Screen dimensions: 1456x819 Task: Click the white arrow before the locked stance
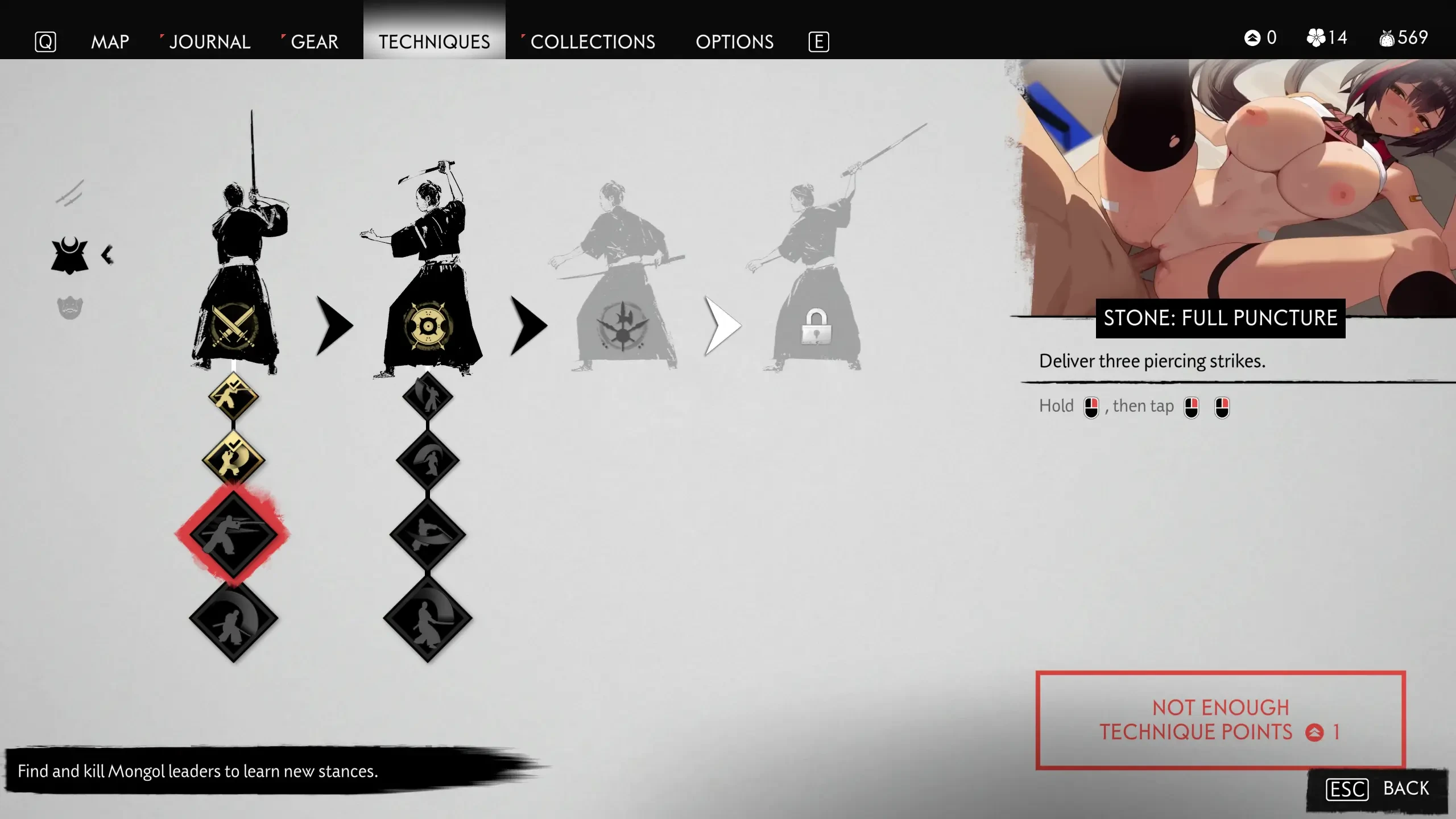pyautogui.click(x=721, y=324)
